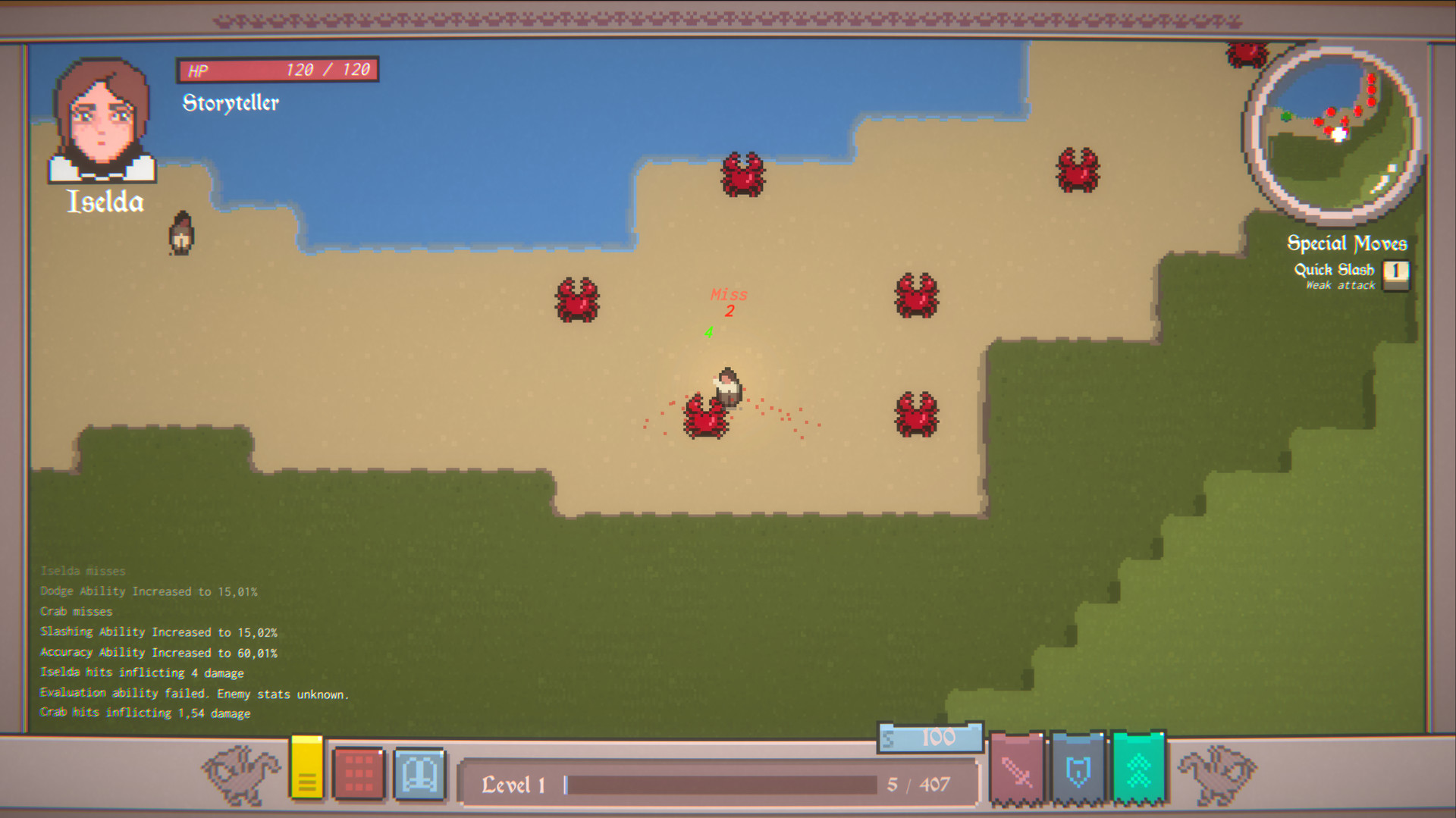
Task: Click the Quick Slash special move label
Action: click(x=1333, y=269)
